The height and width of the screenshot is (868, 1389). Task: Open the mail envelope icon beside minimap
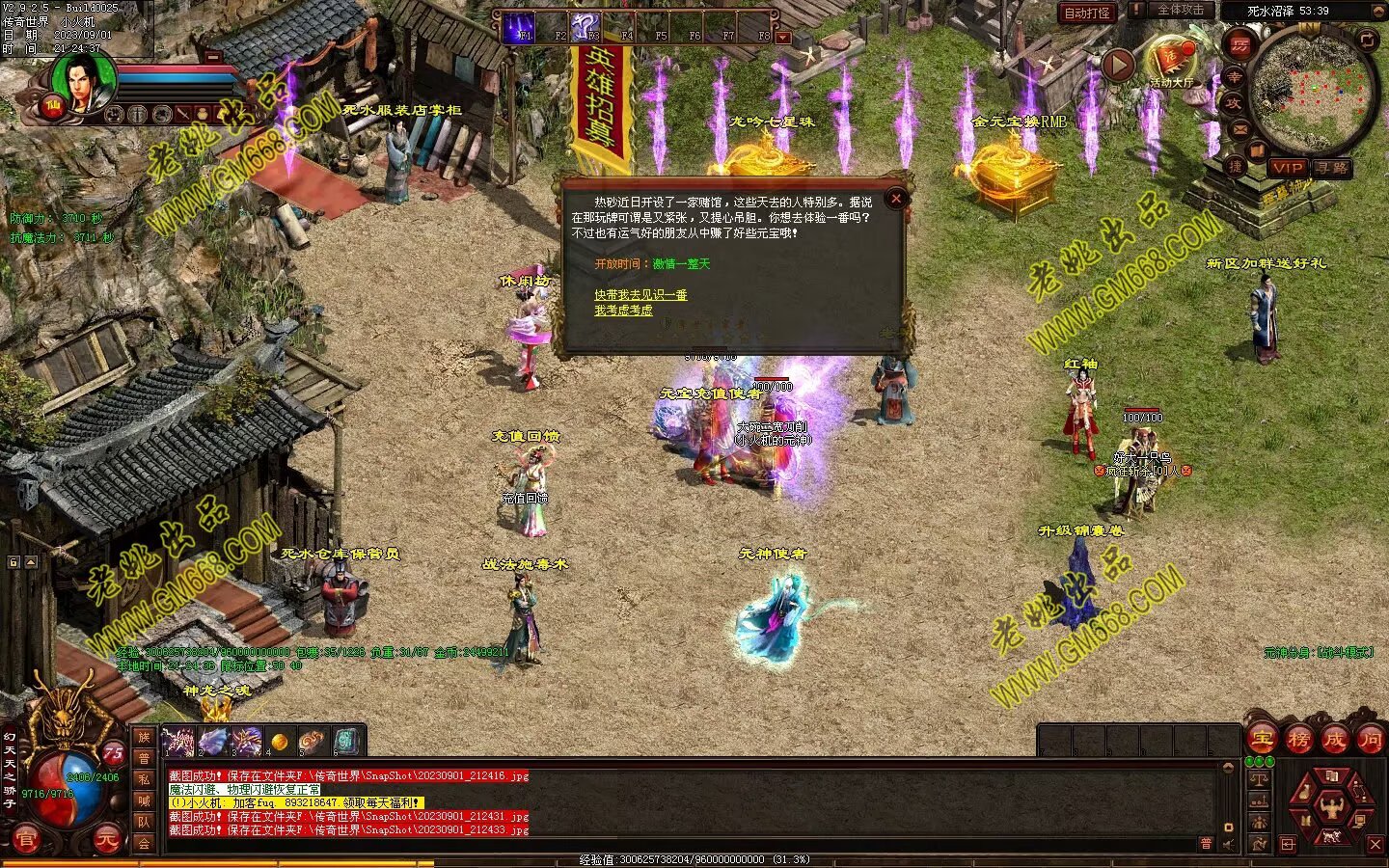[1240, 129]
